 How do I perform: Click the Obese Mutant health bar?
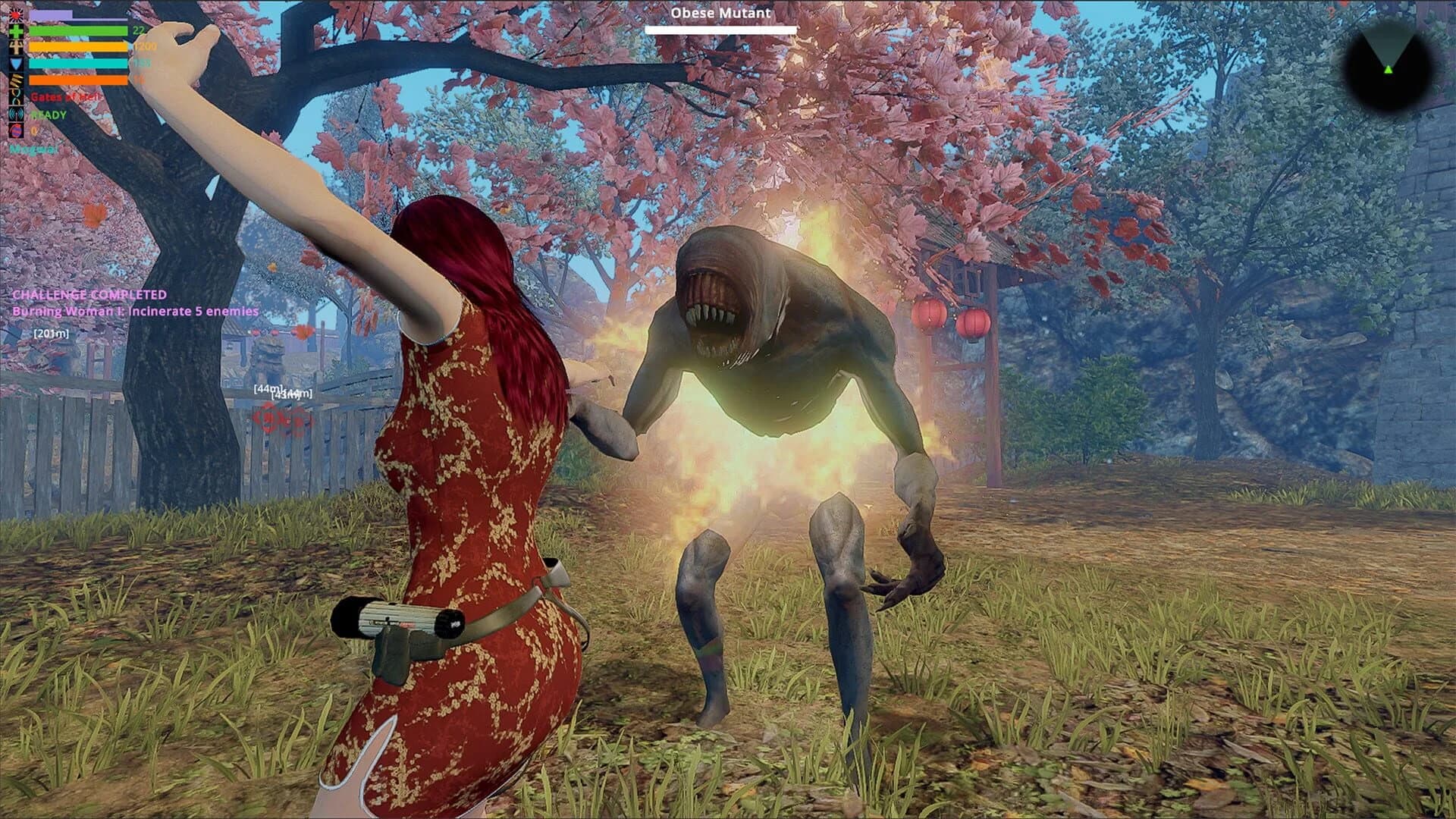tap(719, 30)
